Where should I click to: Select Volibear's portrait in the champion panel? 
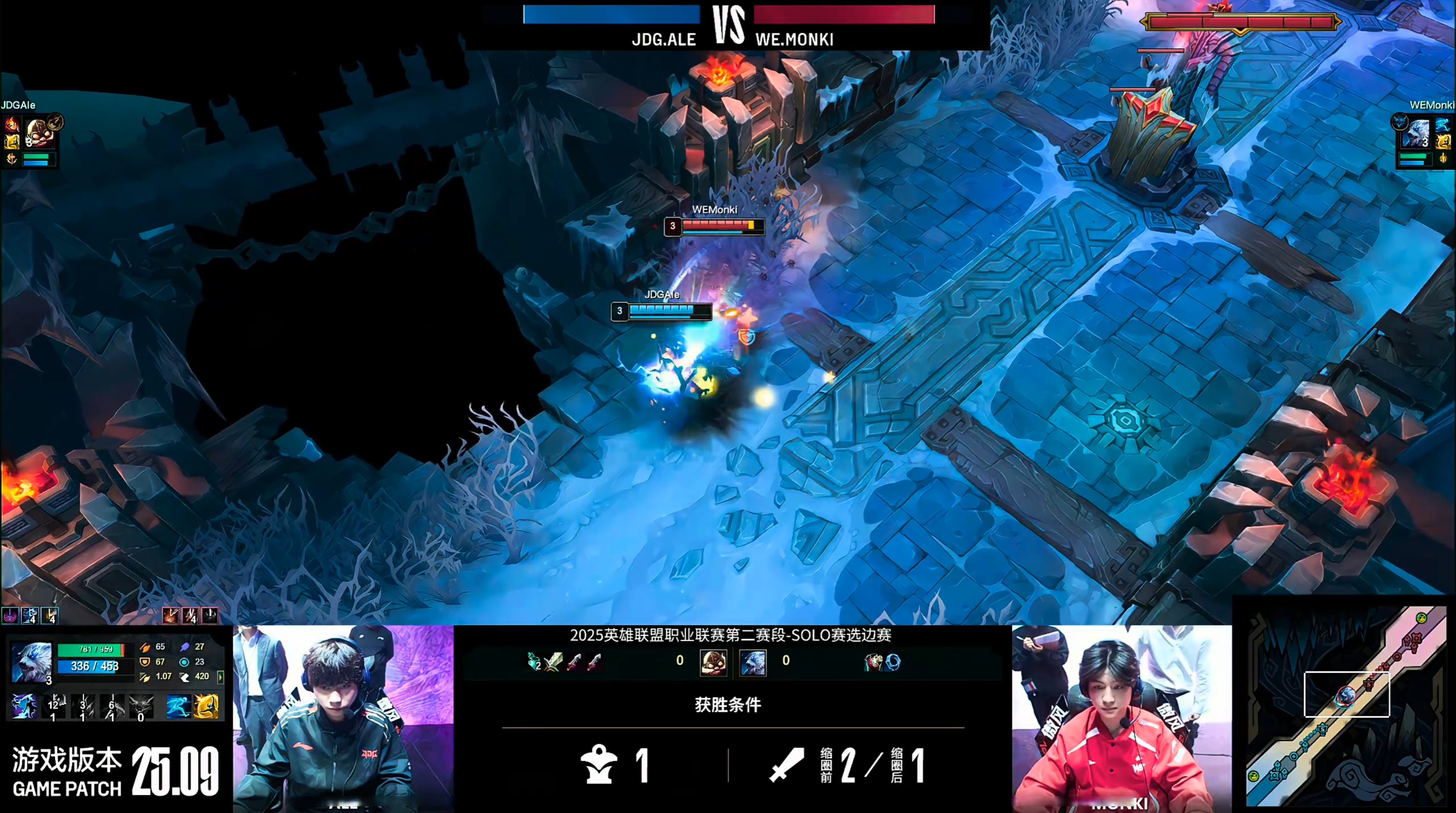(31, 662)
